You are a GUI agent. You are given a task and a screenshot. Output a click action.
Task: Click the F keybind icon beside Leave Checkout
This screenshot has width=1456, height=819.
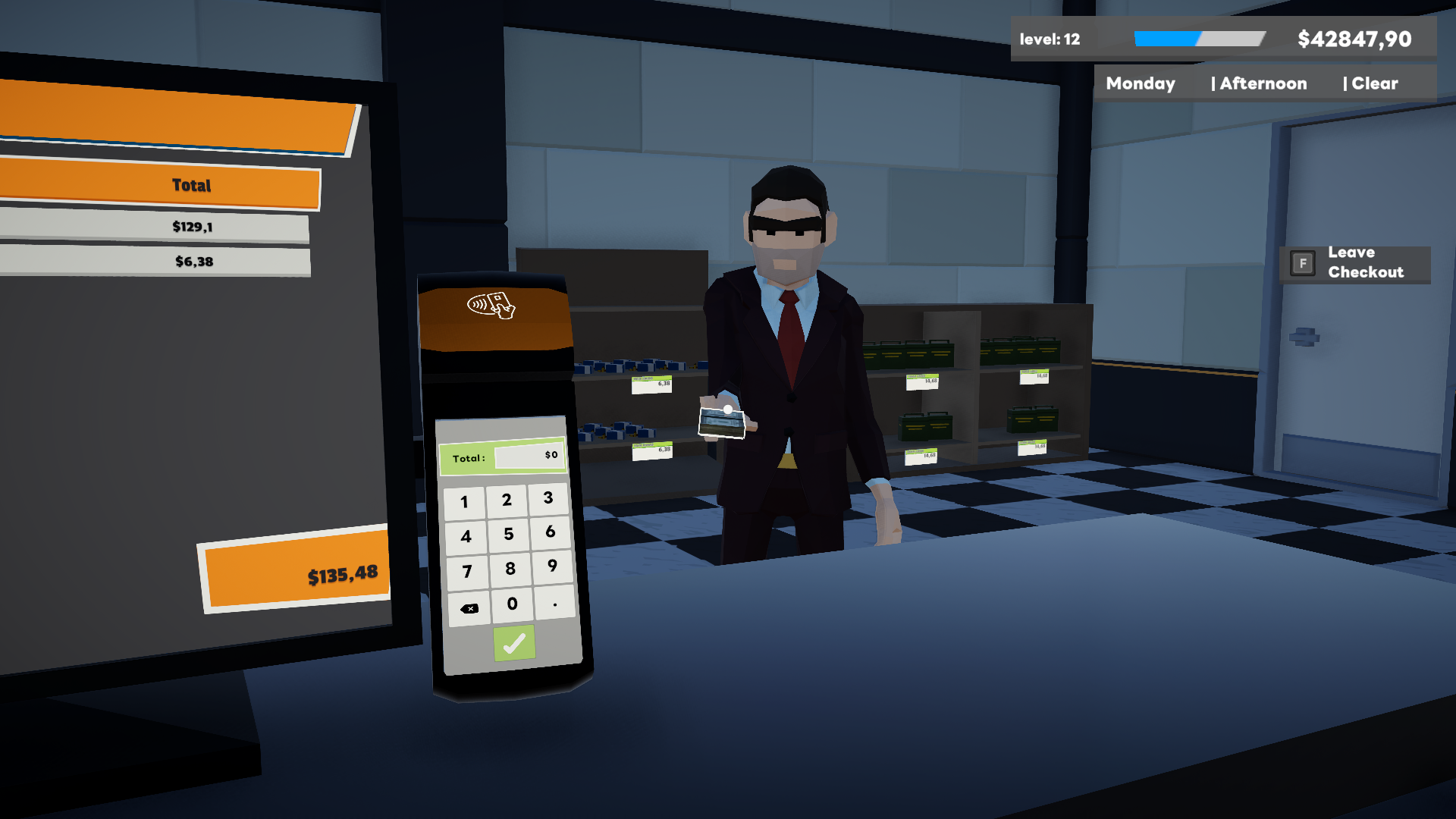tap(1302, 263)
